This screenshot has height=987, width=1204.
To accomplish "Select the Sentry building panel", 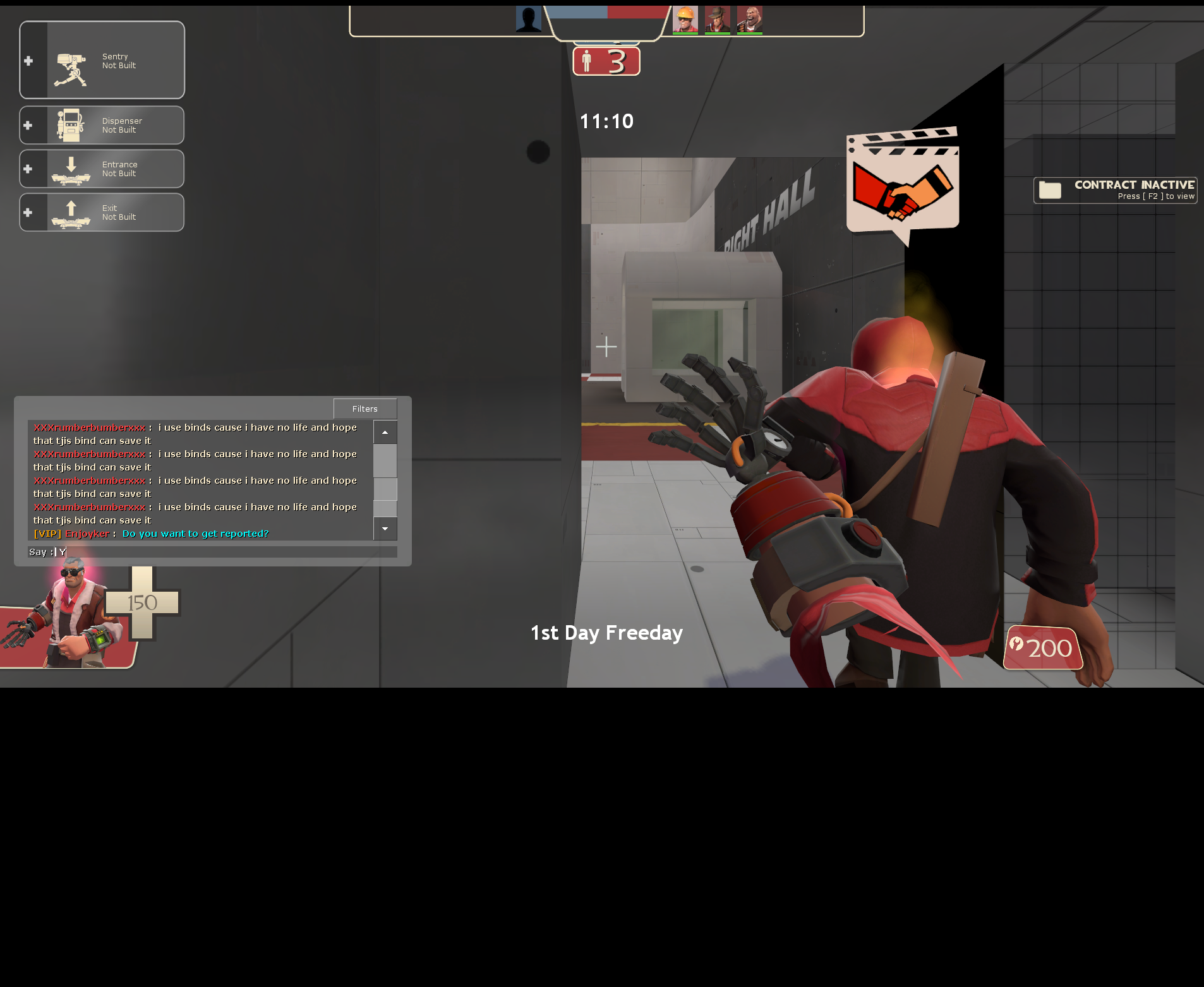I will (x=102, y=61).
